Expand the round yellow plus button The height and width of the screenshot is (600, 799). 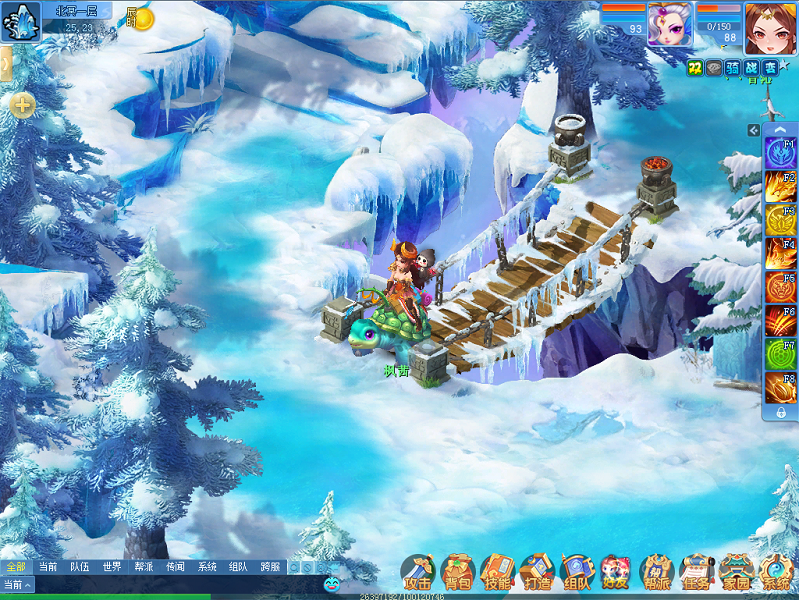(23, 103)
